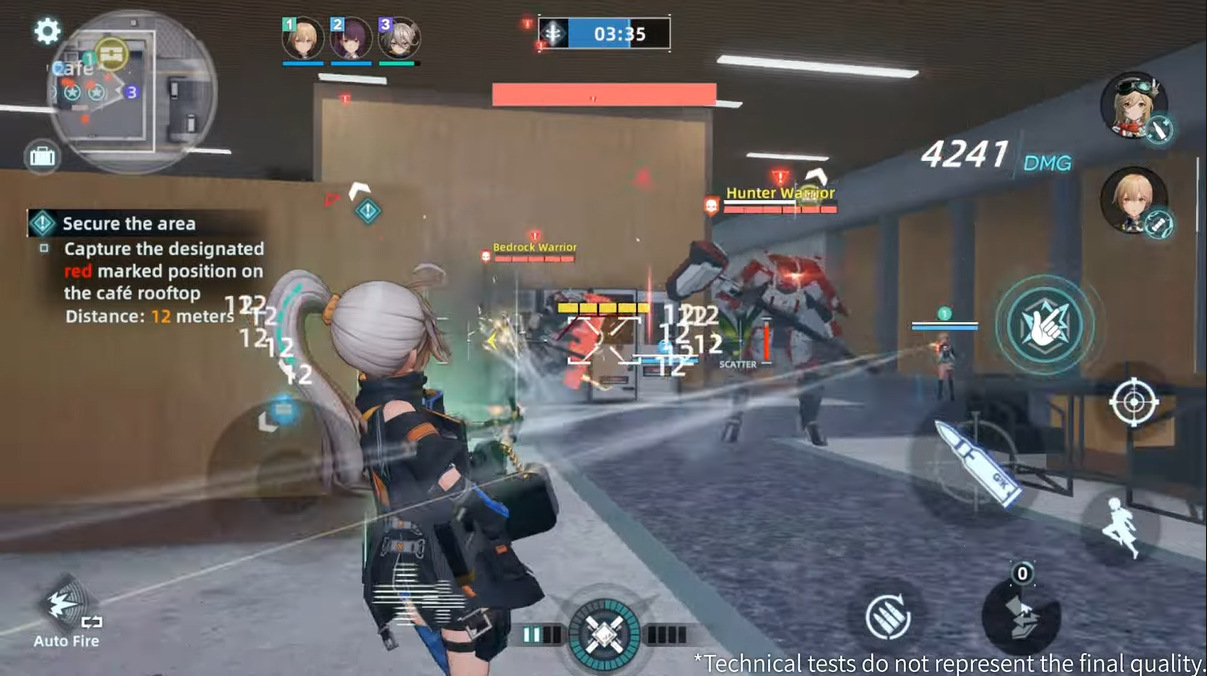Select squad member 3 portrait

[x=399, y=40]
